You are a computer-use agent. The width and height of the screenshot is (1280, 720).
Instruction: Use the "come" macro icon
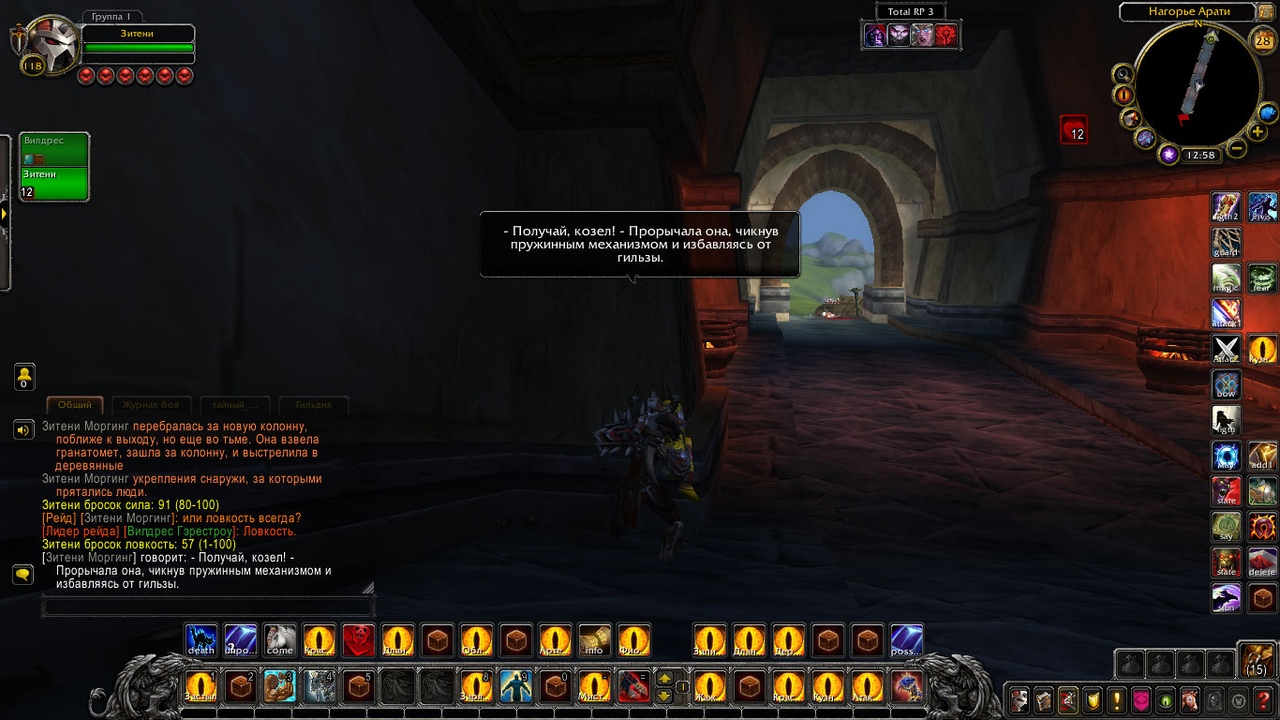(x=280, y=640)
